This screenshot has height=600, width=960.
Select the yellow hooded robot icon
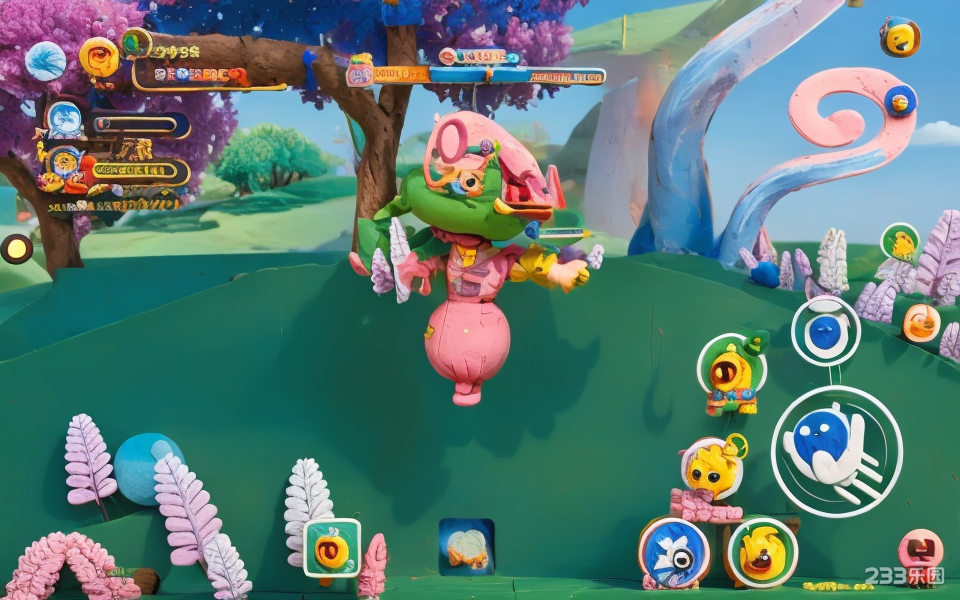point(732,372)
